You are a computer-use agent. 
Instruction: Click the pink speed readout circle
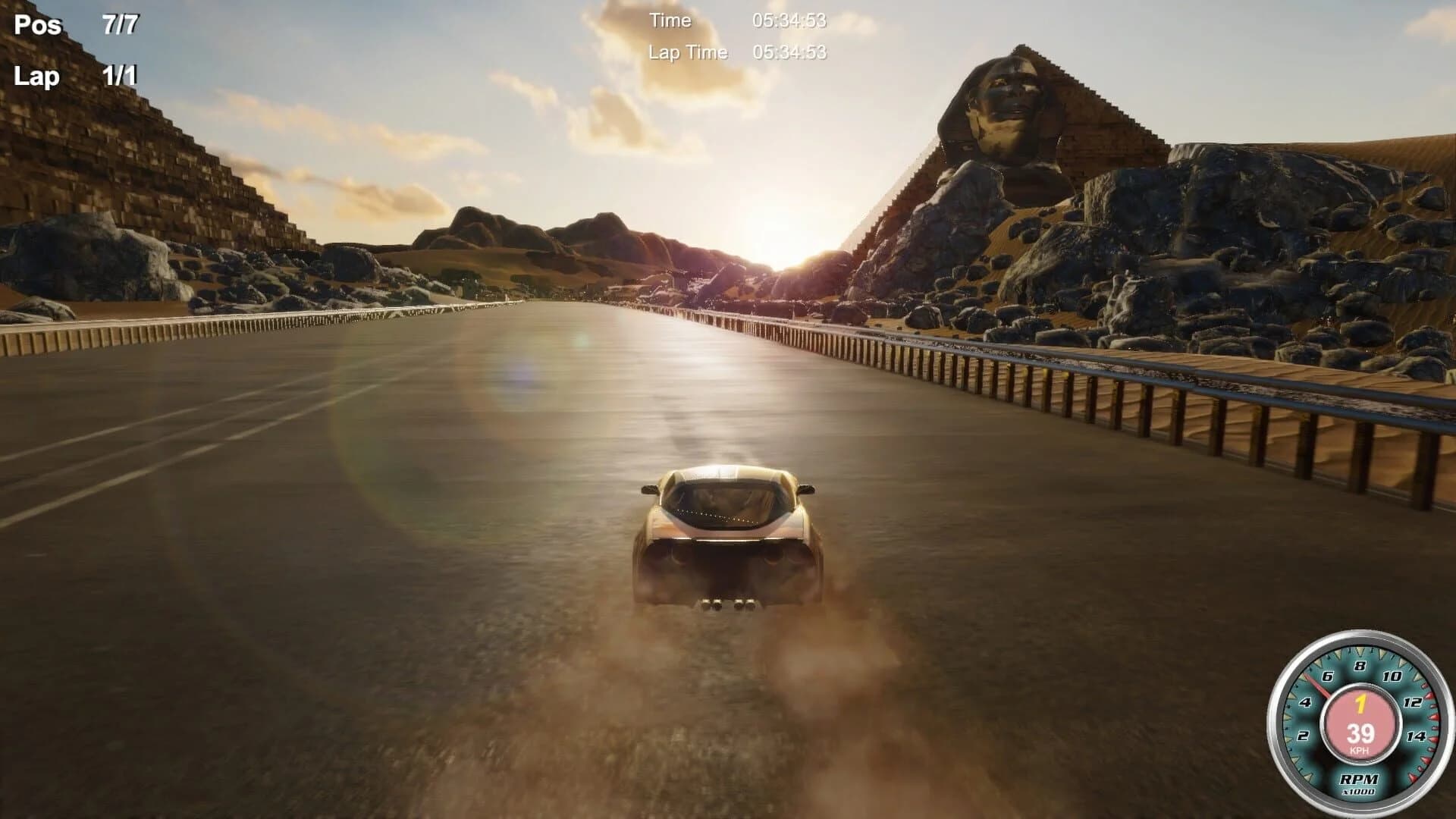pyautogui.click(x=1361, y=720)
